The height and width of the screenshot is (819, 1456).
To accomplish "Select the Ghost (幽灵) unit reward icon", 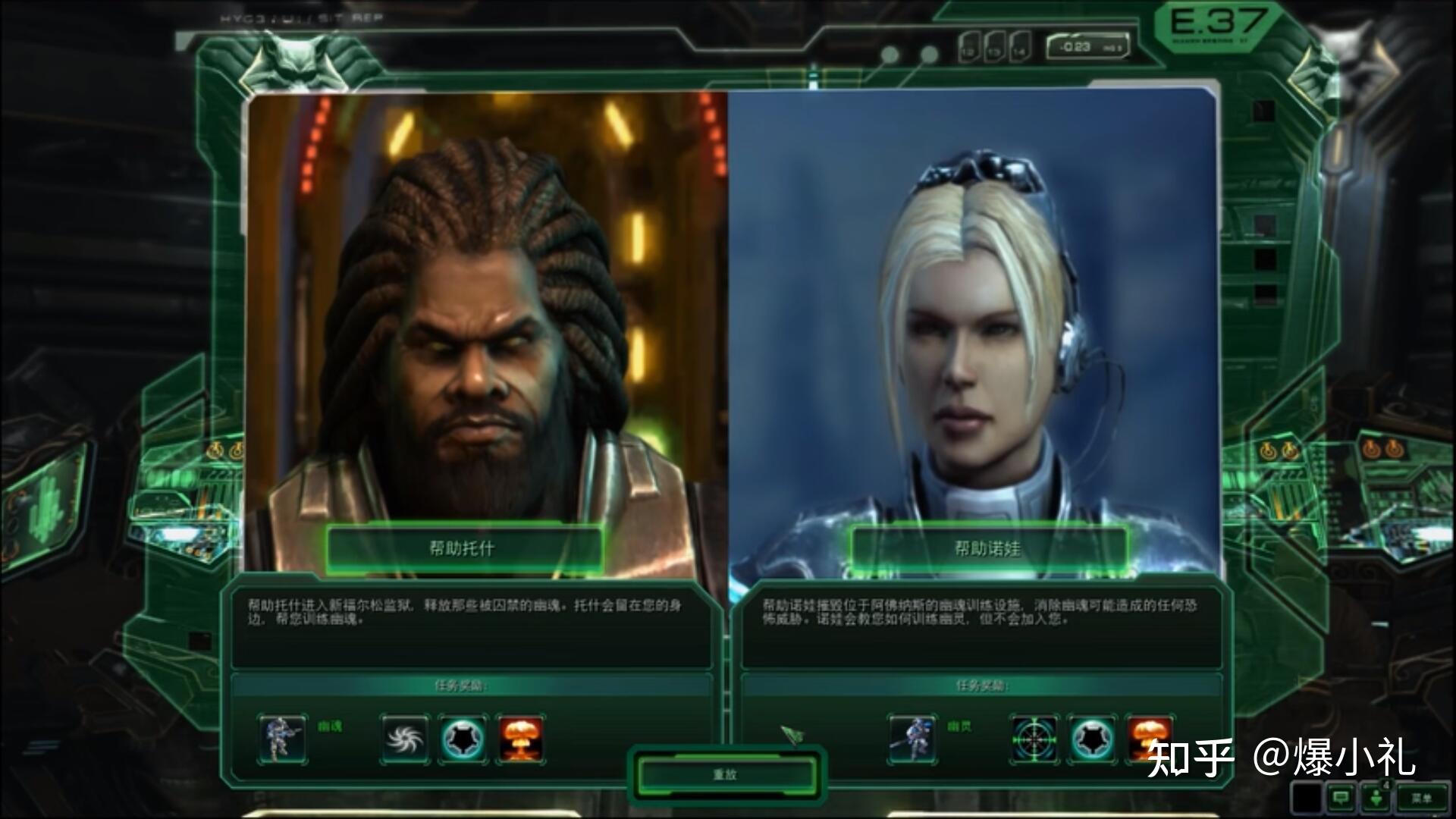I will [912, 738].
